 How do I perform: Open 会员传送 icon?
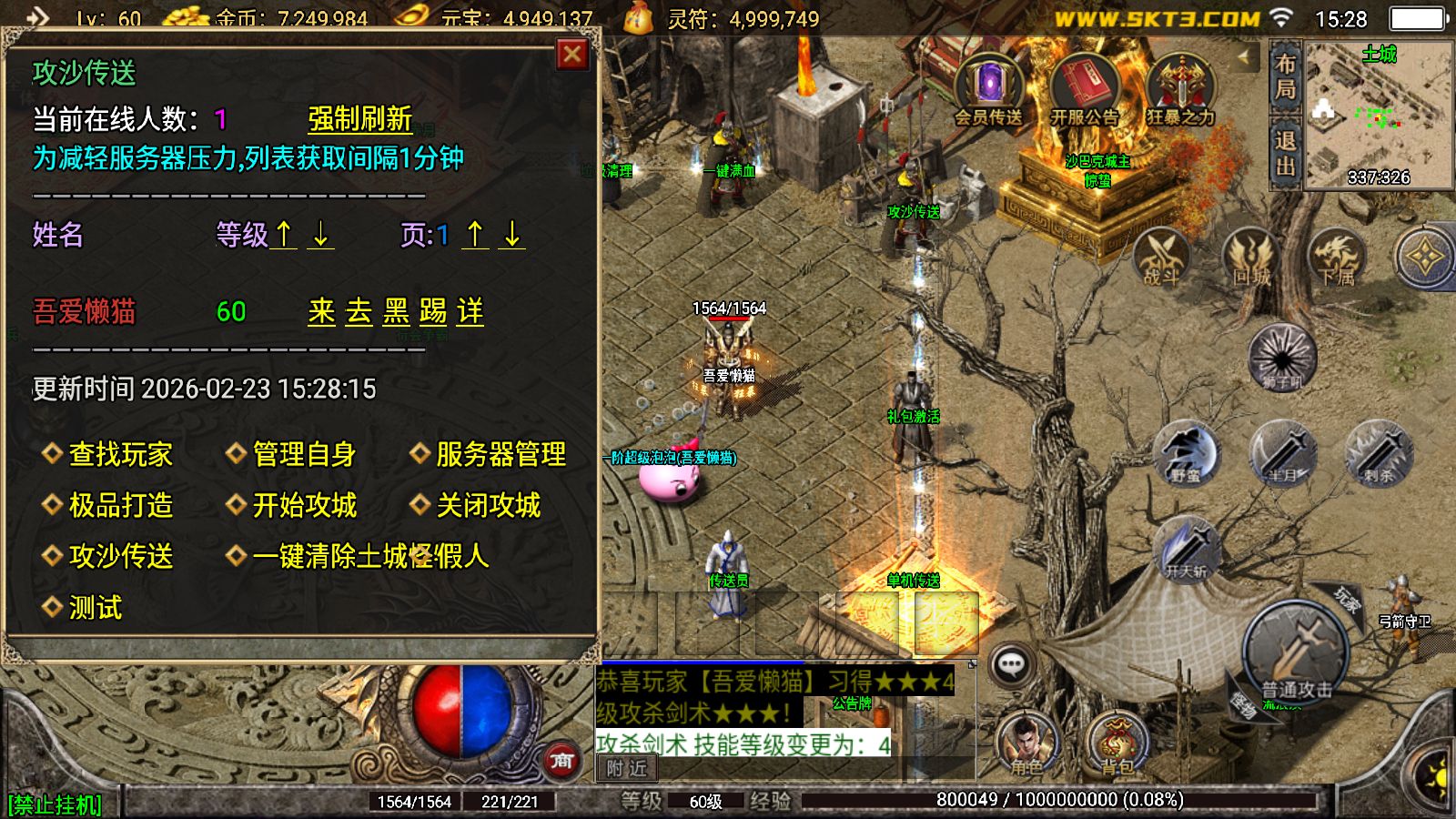(989, 90)
